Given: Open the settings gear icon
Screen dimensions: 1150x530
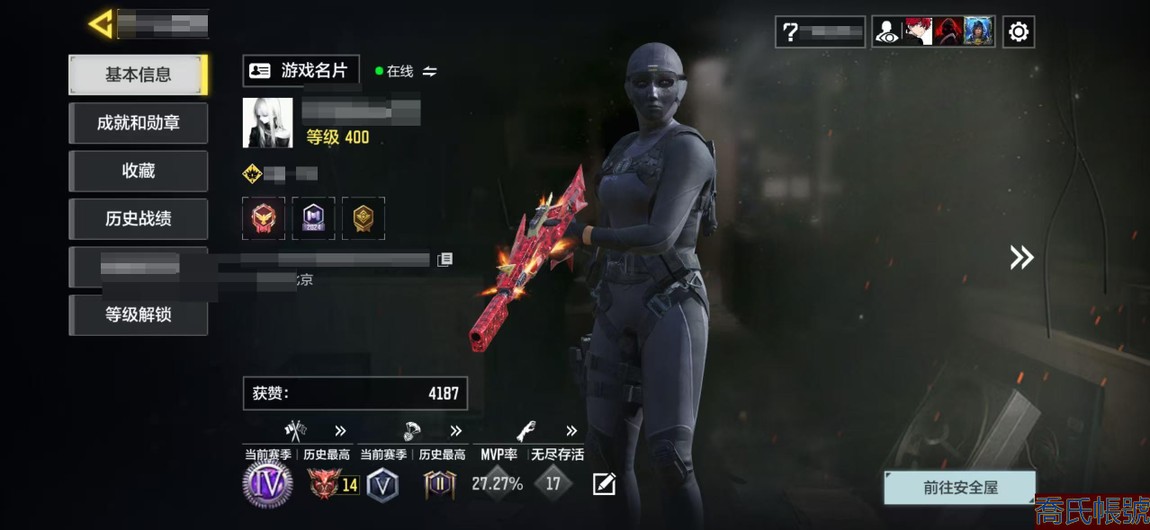Looking at the screenshot, I should 1018,32.
